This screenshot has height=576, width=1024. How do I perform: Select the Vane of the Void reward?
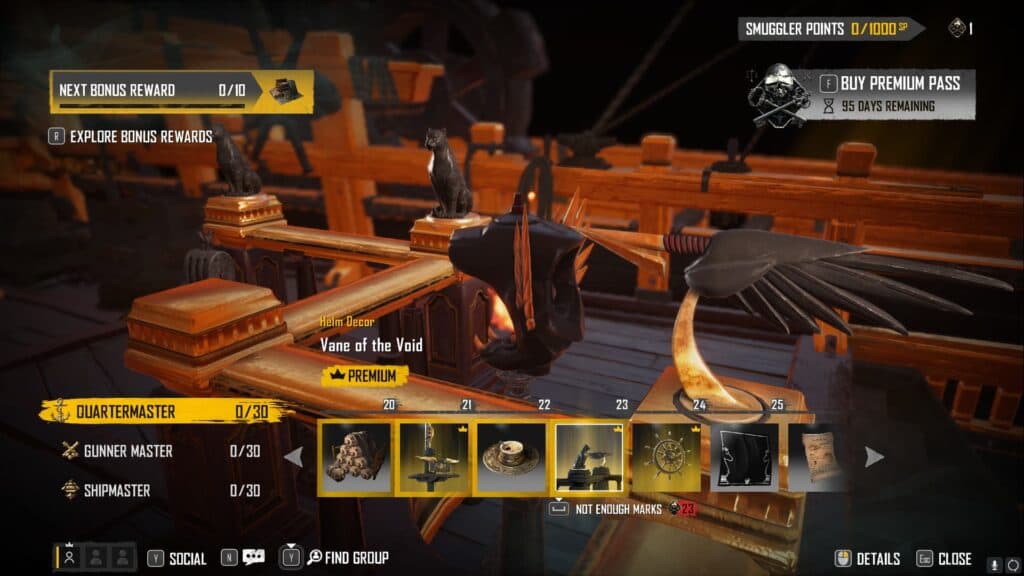pyautogui.click(x=589, y=457)
